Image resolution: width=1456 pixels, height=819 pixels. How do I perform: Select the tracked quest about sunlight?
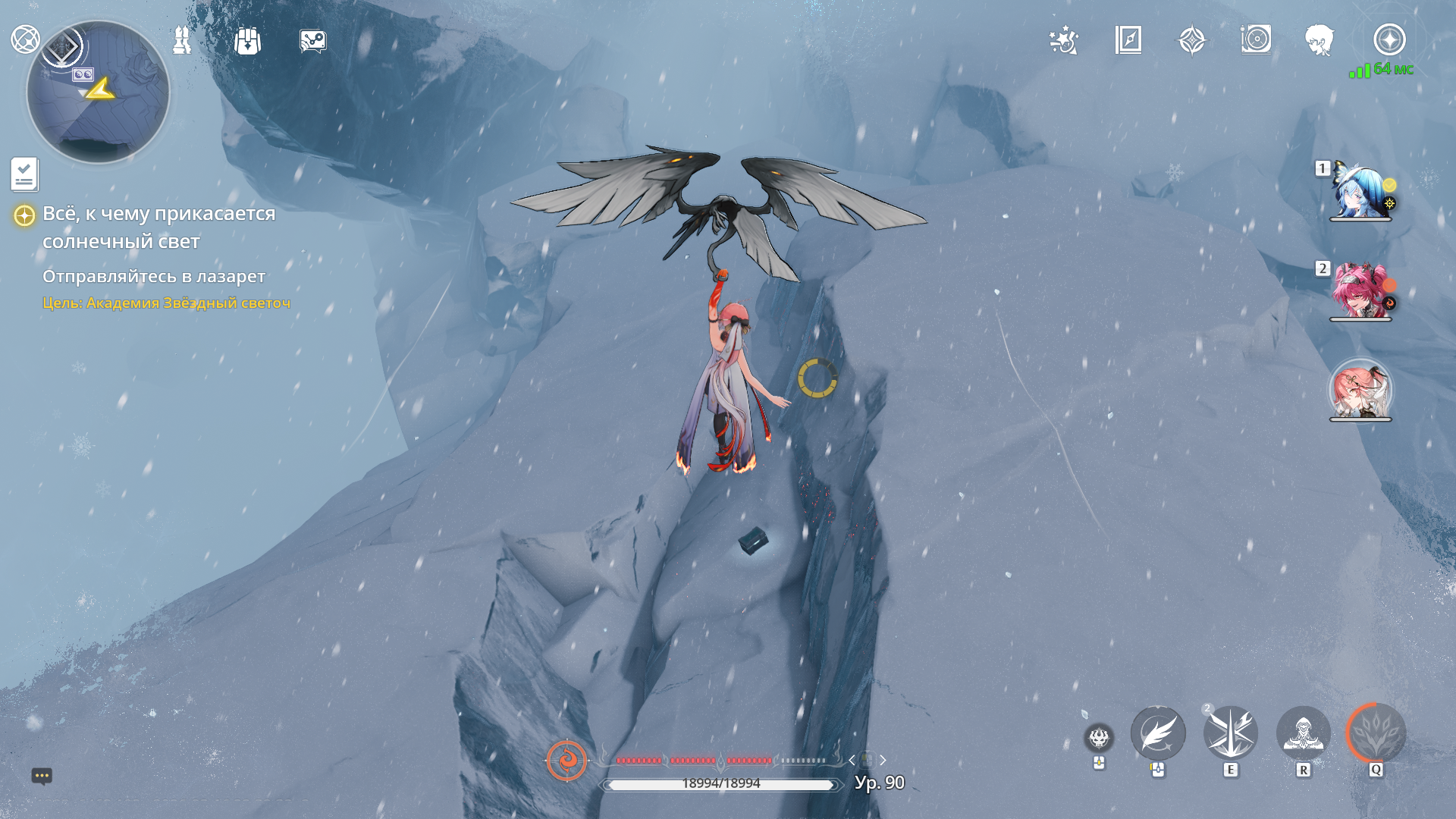click(x=158, y=227)
